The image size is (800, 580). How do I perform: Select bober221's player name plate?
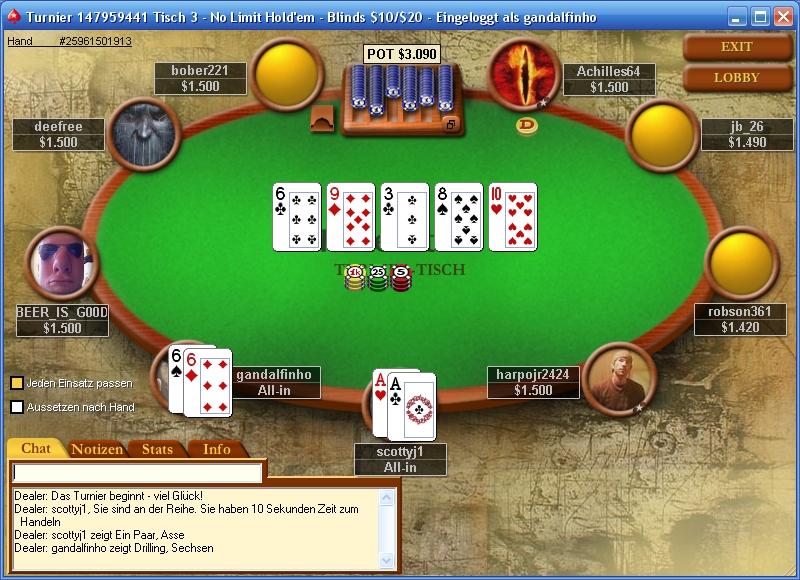(x=200, y=78)
